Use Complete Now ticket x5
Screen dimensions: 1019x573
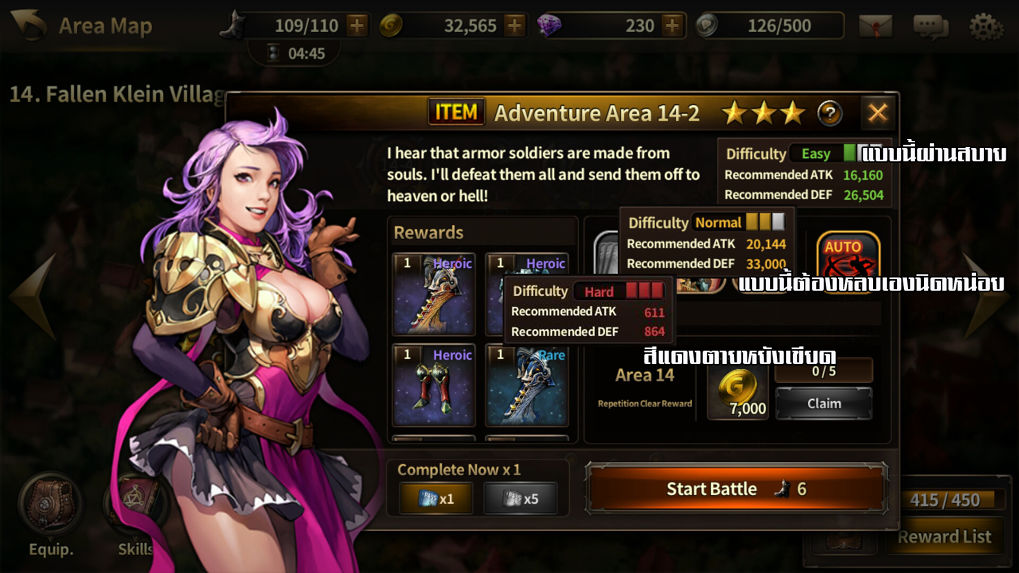point(520,498)
